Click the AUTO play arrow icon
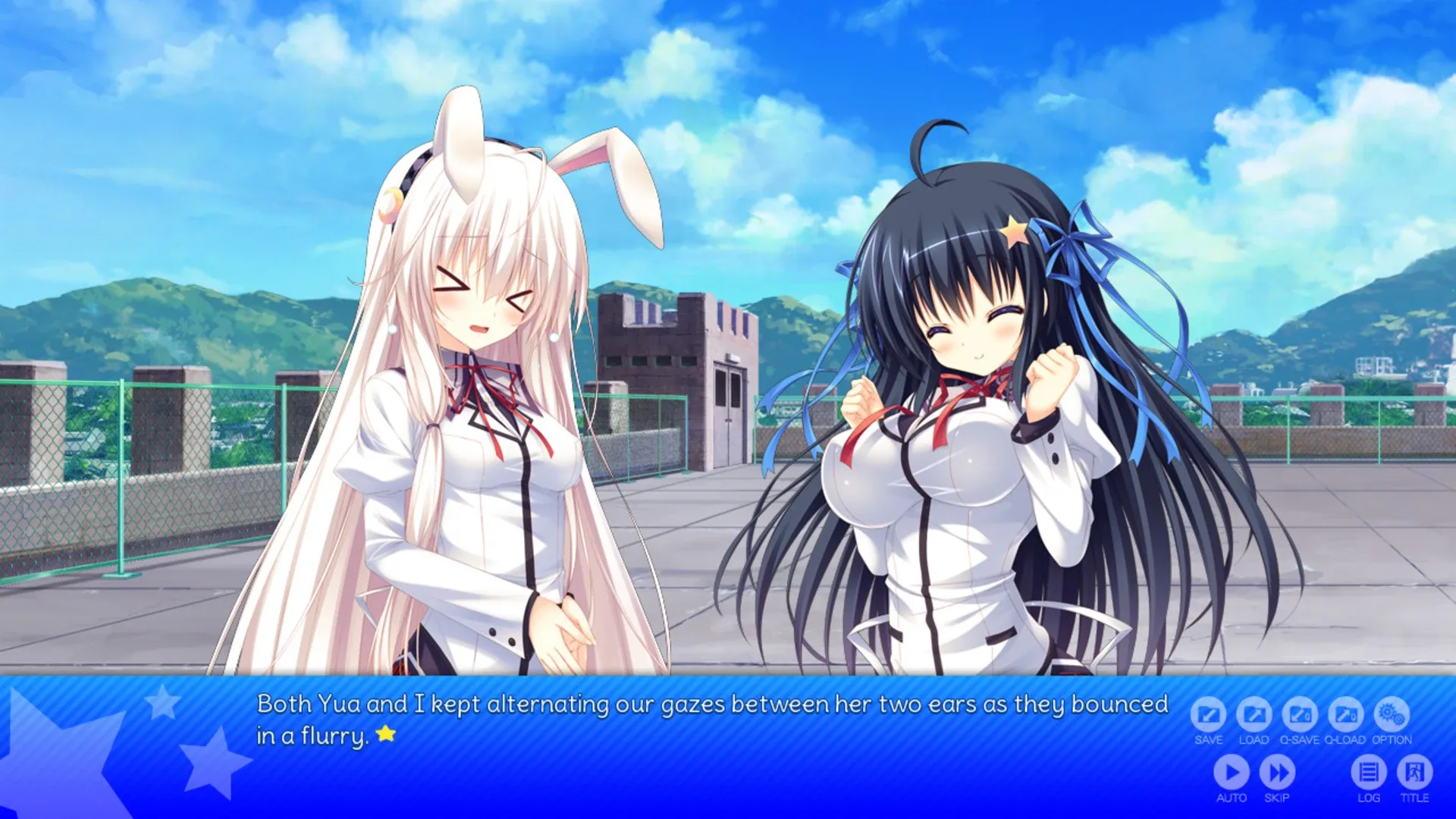The image size is (1456, 819). (1232, 773)
